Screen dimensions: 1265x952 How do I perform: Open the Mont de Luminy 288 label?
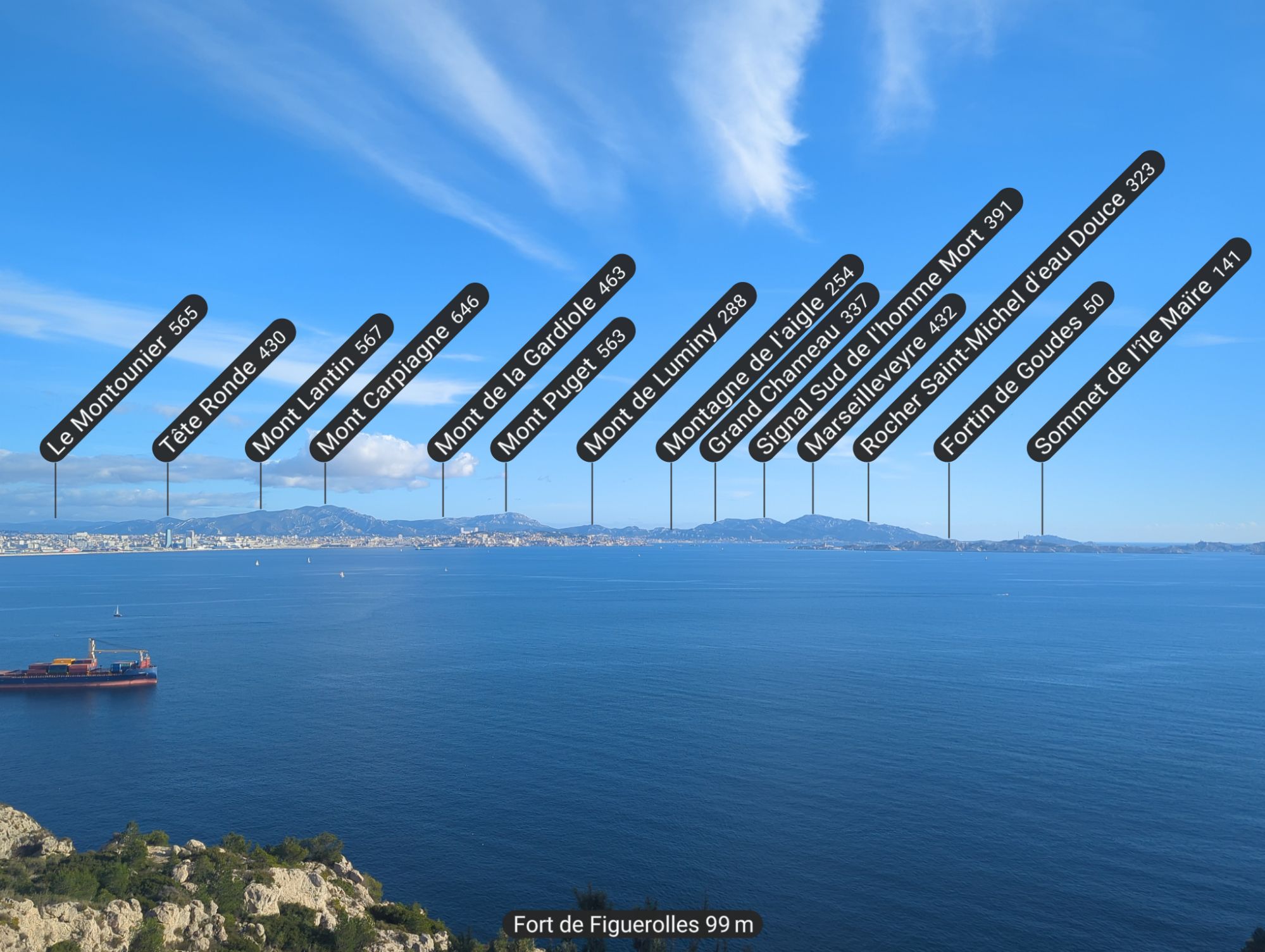tap(666, 372)
